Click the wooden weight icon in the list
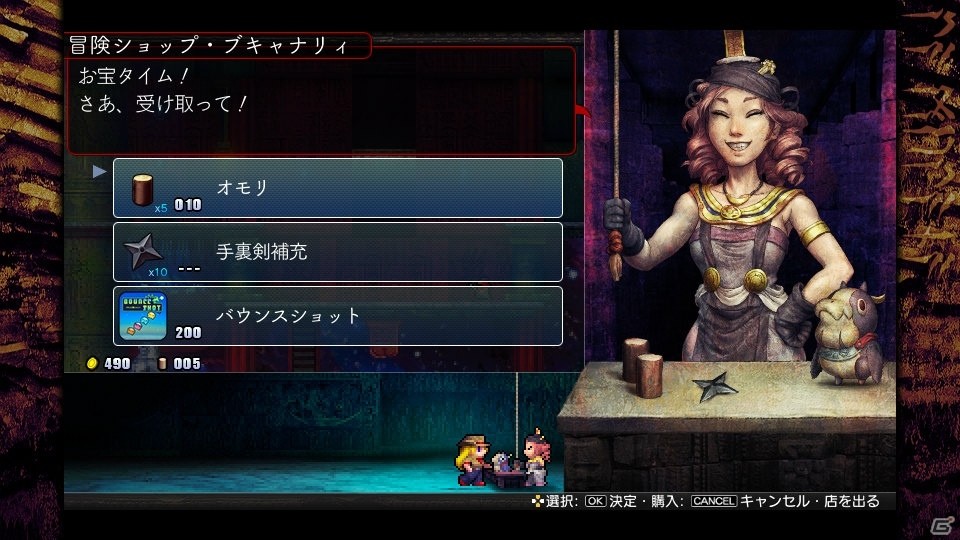 [x=142, y=188]
